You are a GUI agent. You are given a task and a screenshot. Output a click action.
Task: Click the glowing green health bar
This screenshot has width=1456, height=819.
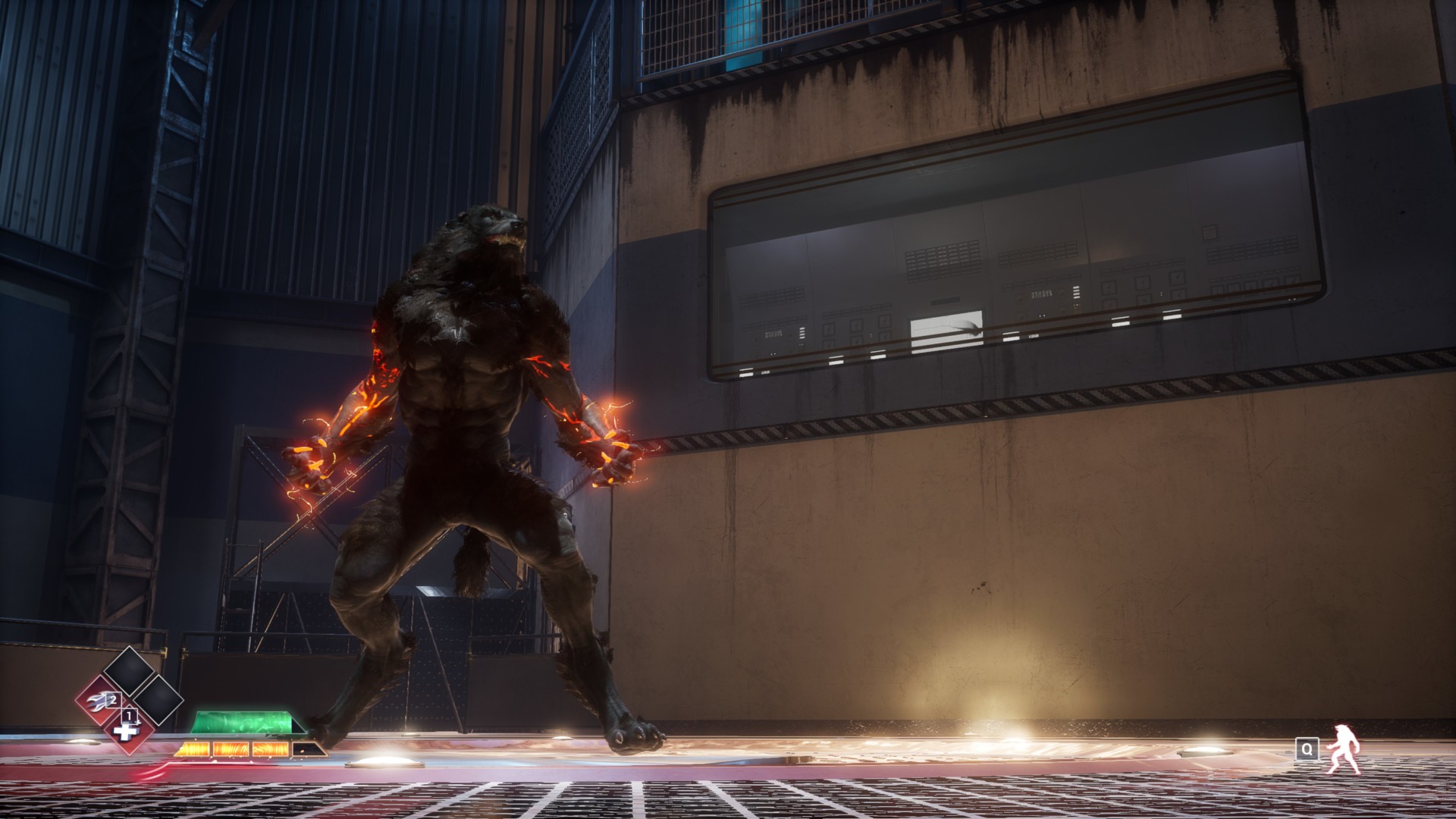pos(242,723)
